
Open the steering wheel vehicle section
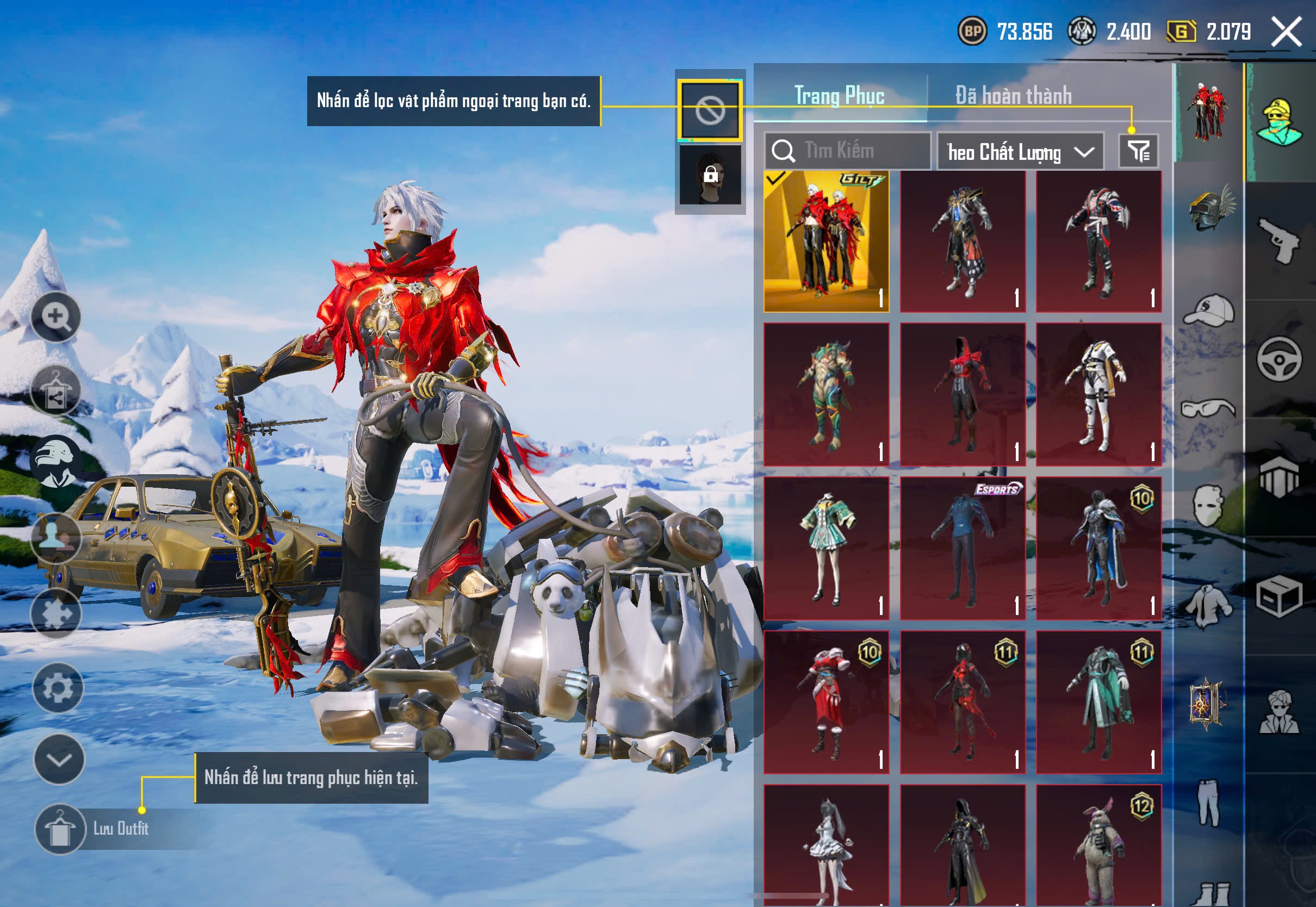[1279, 359]
